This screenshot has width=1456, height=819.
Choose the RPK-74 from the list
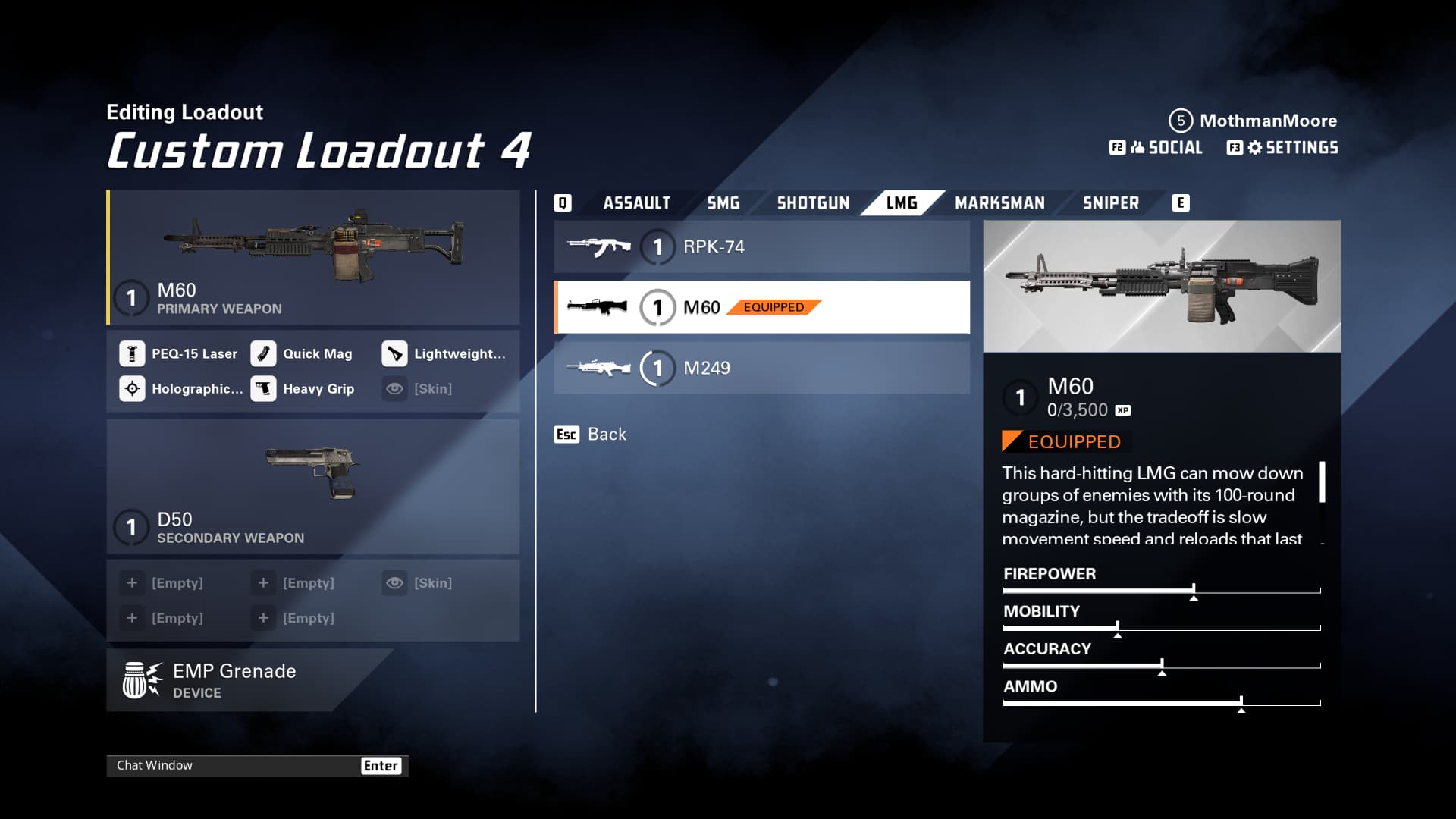click(x=761, y=247)
